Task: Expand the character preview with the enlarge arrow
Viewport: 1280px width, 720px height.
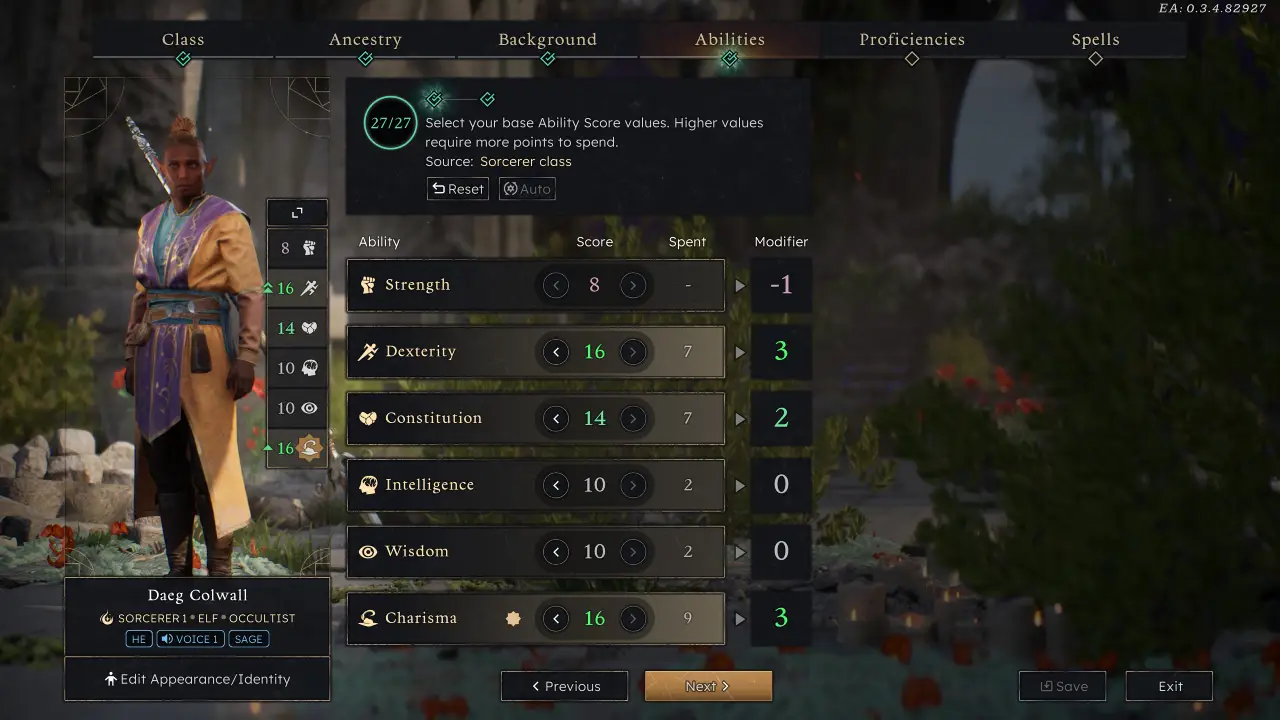Action: (x=296, y=212)
